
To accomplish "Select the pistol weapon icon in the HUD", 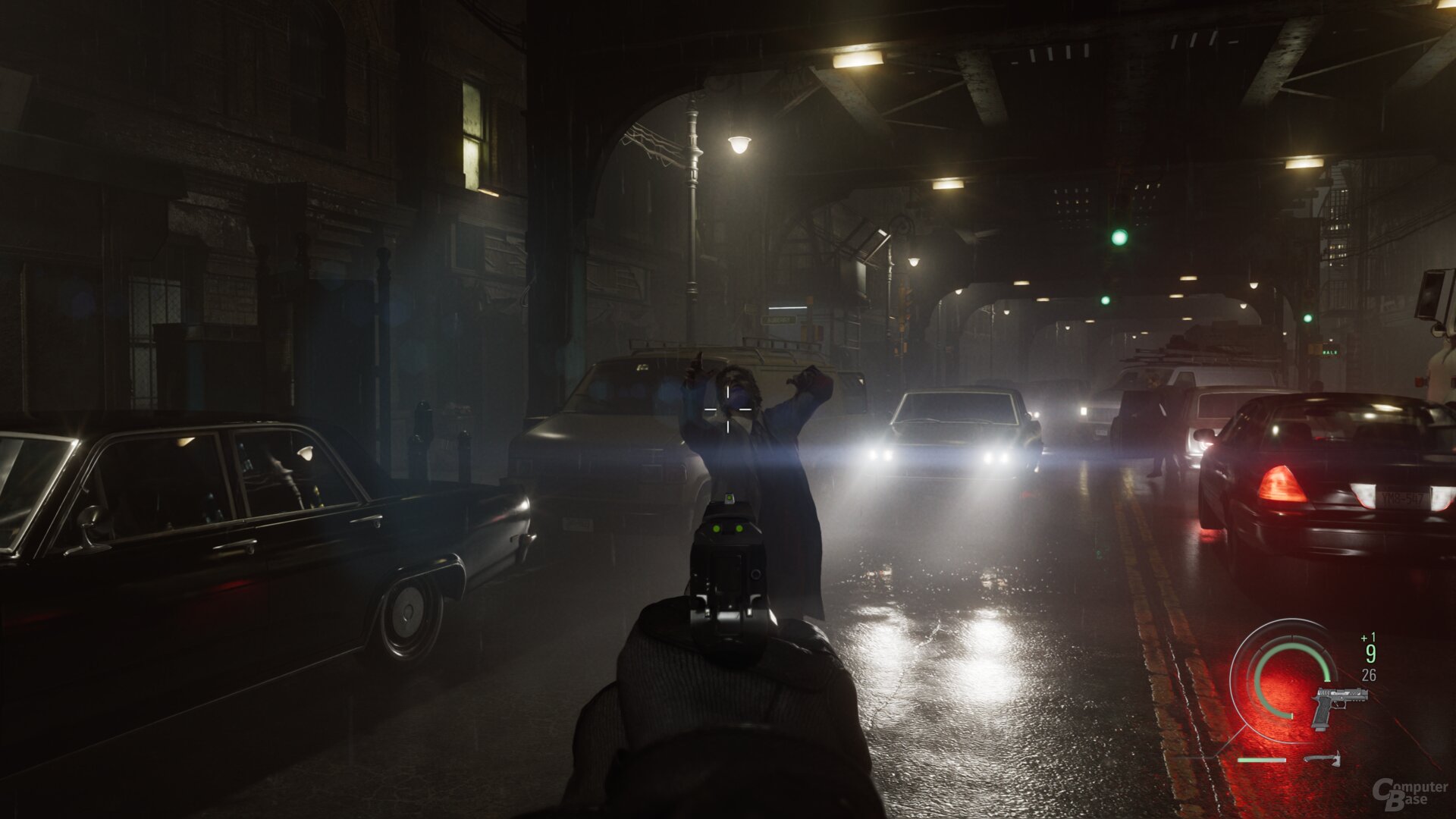I will click(x=1339, y=706).
